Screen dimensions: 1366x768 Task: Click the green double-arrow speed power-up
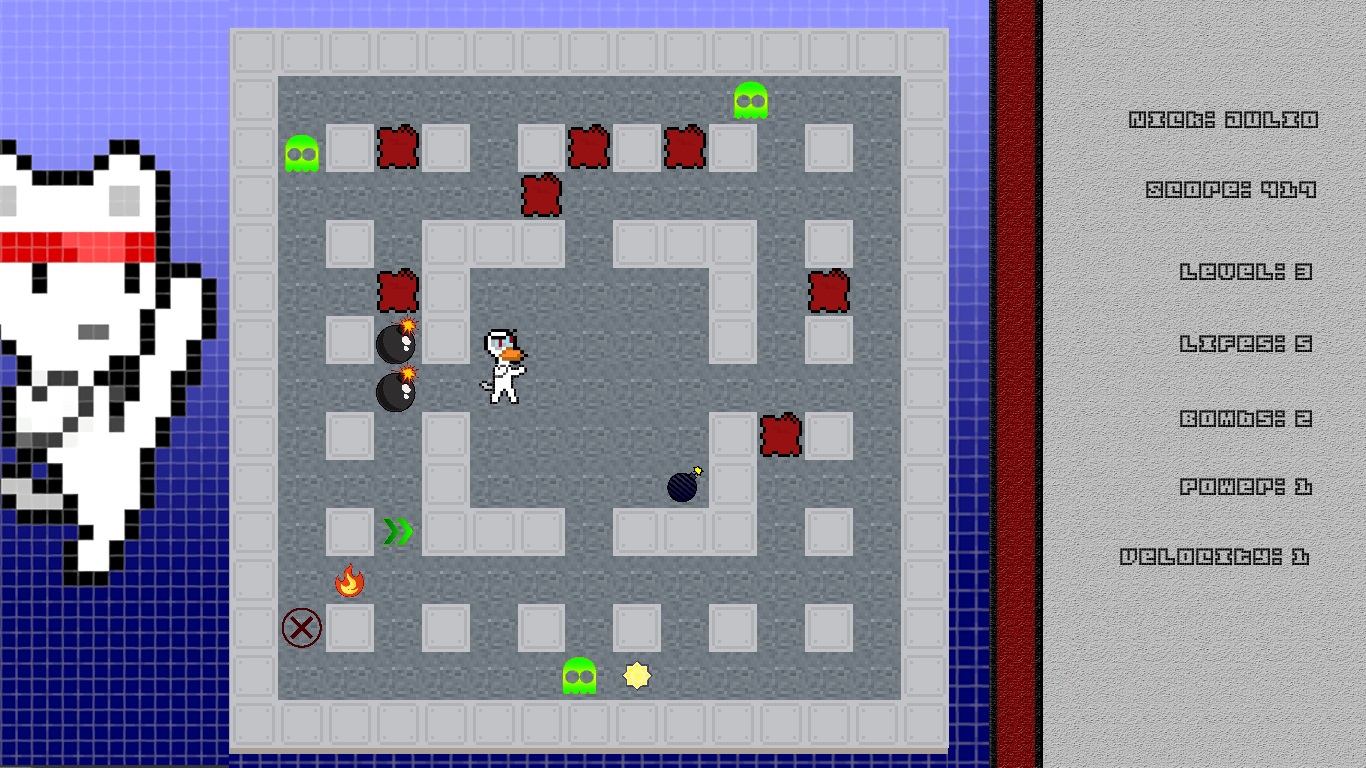click(x=396, y=531)
